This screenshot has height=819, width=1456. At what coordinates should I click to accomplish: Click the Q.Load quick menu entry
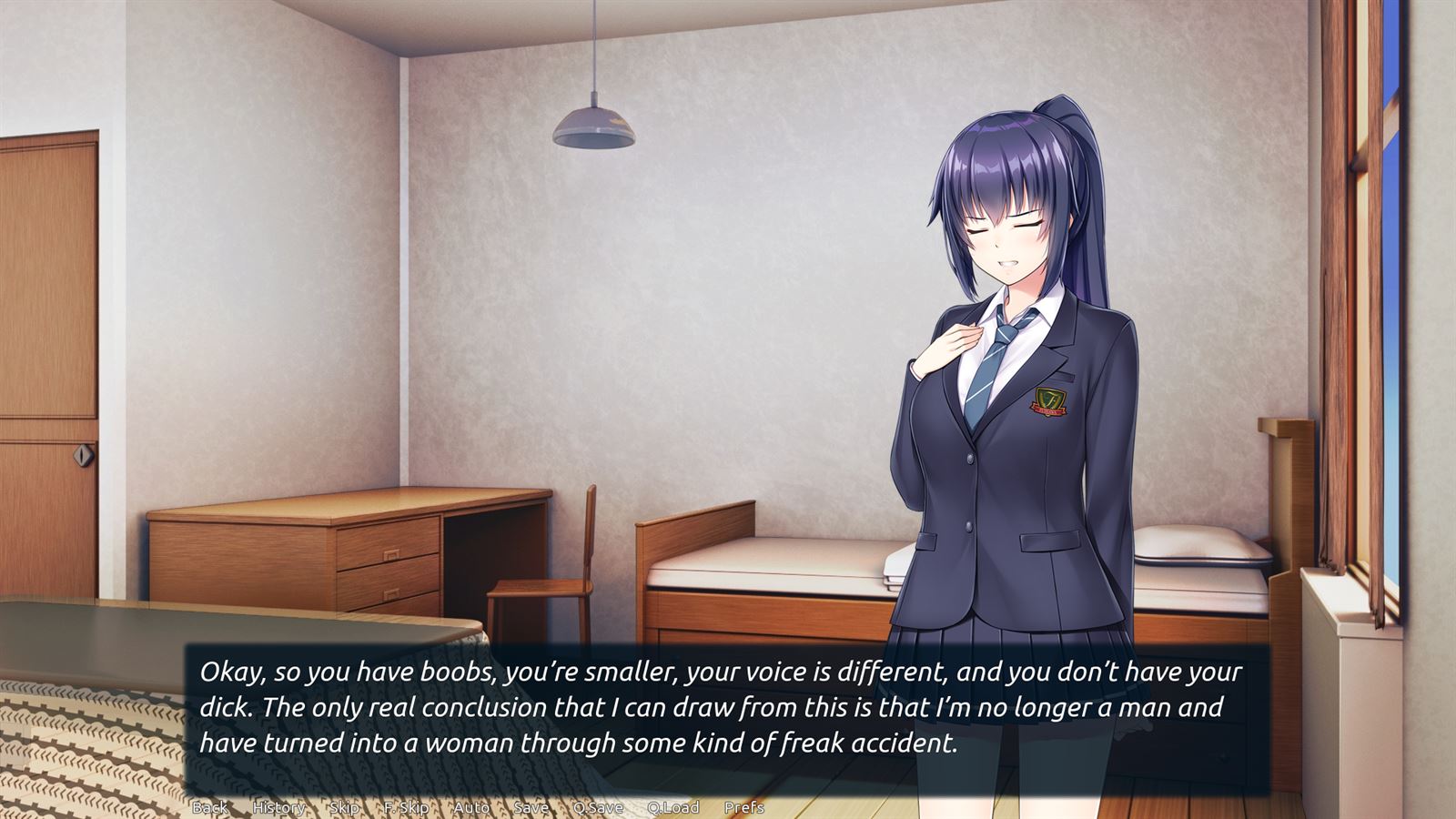click(672, 807)
